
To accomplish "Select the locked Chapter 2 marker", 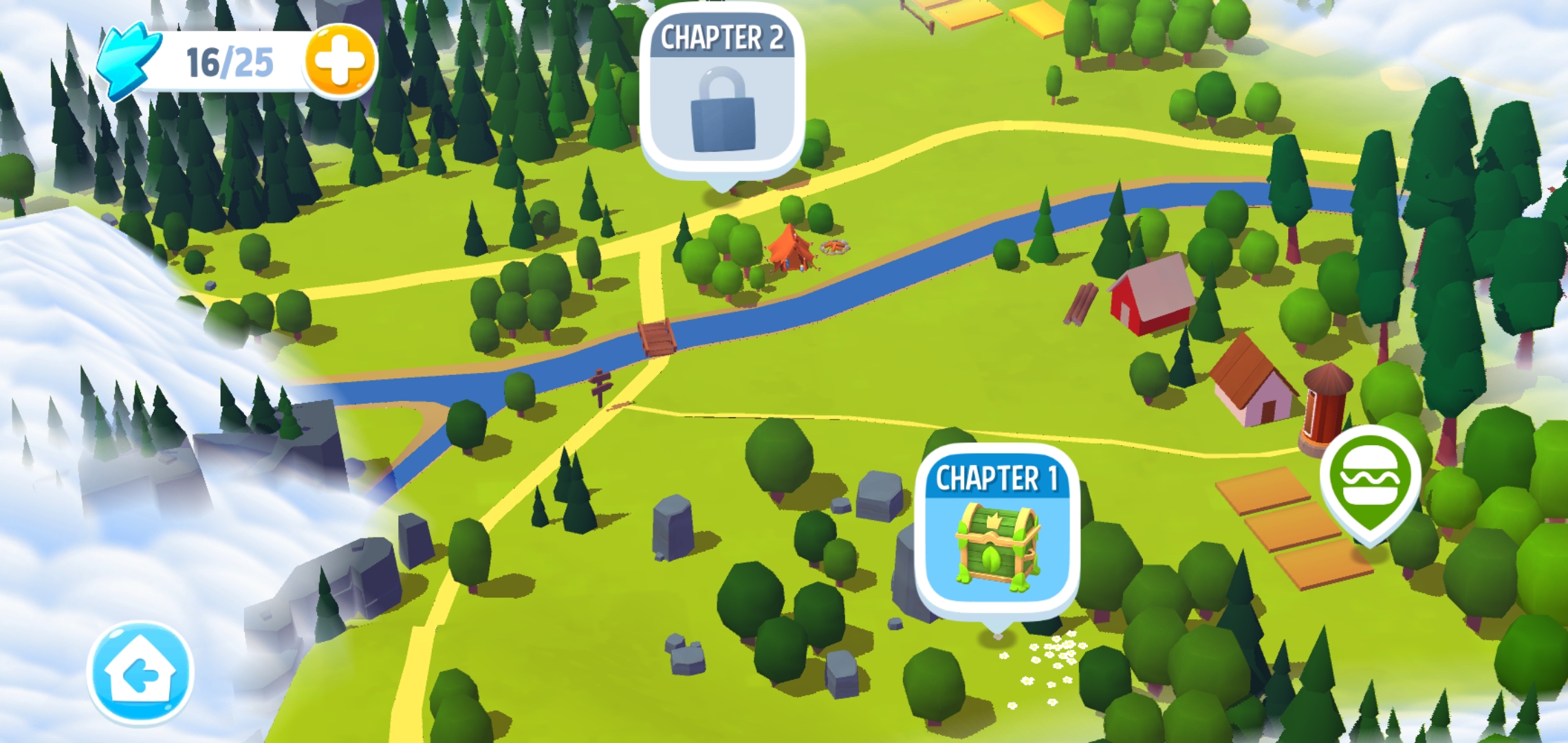I will coord(721,94).
